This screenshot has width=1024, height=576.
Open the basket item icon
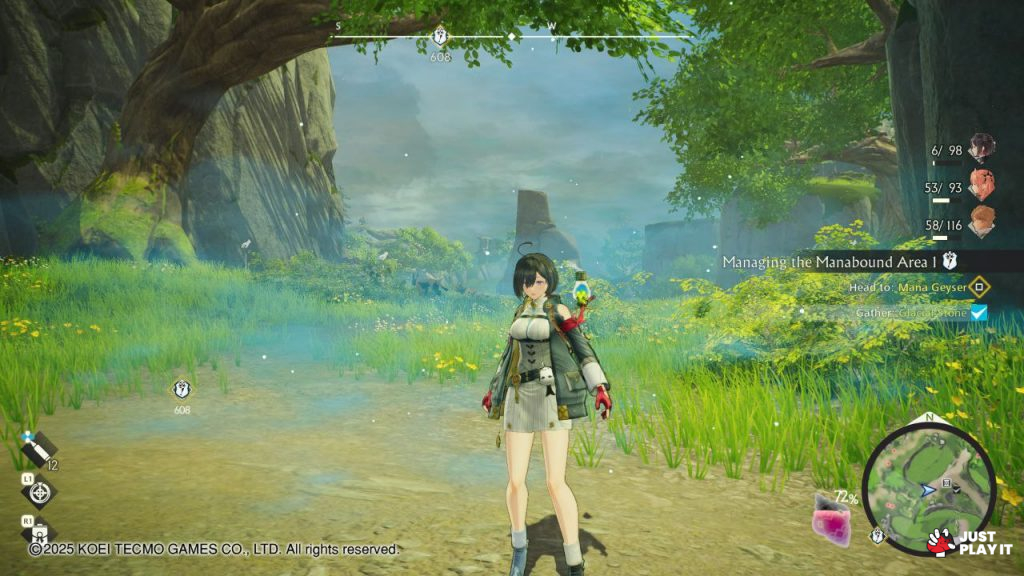coord(38,530)
